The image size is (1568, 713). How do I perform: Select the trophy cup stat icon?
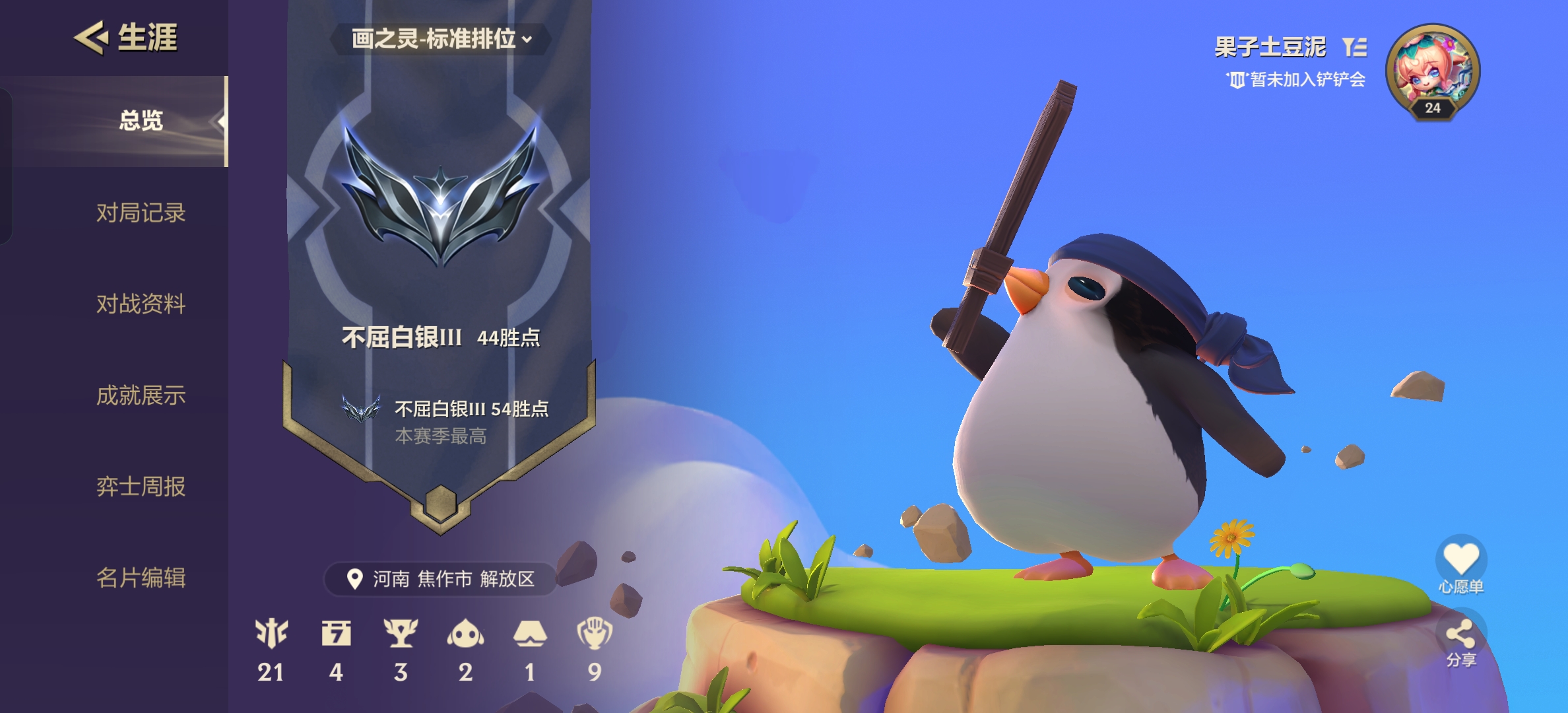coord(401,633)
